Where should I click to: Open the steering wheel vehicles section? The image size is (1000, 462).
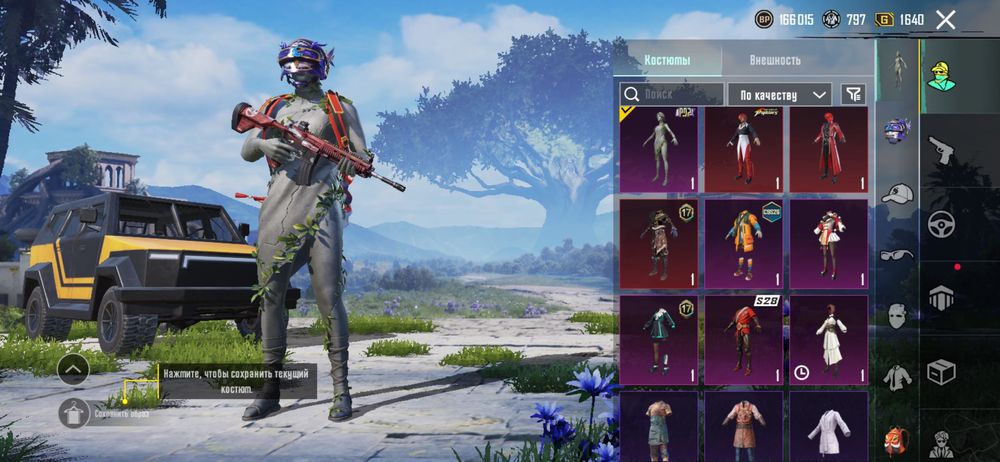[x=942, y=223]
